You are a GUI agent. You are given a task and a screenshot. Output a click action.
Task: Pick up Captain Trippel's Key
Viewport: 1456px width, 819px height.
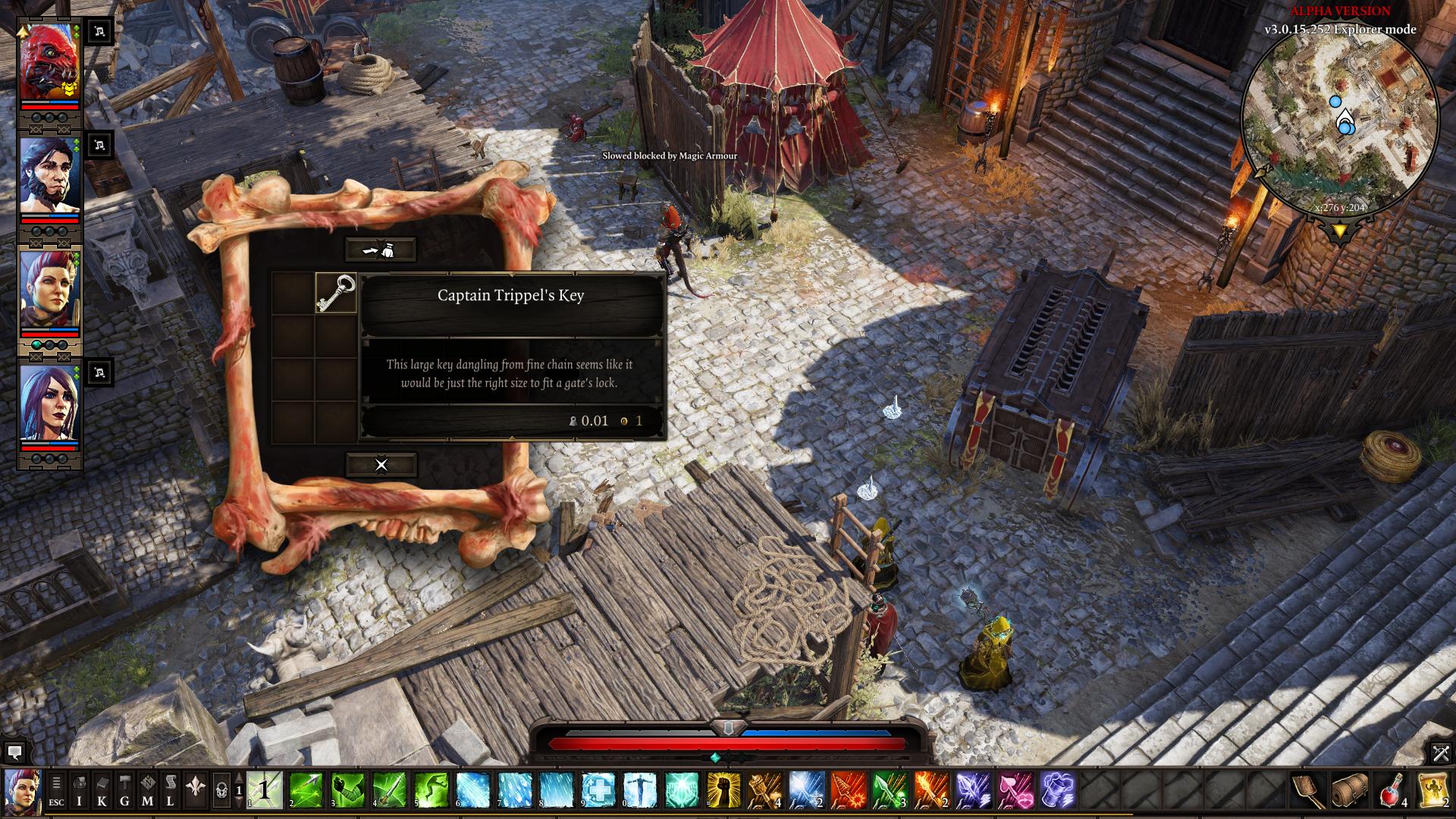335,293
